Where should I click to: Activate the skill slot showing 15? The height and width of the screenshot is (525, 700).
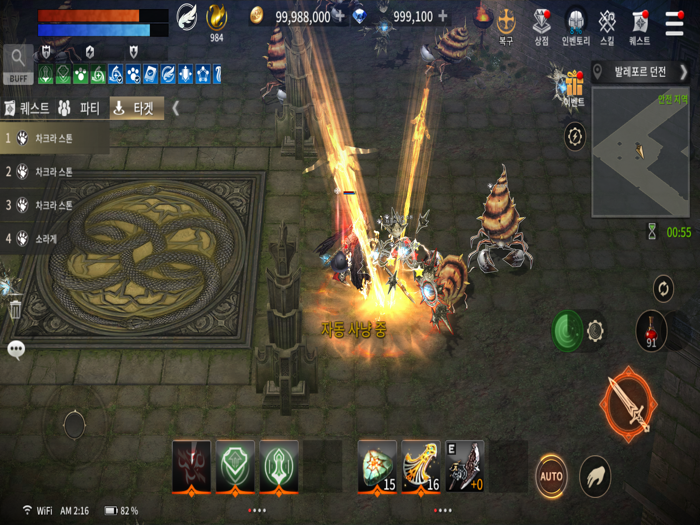(377, 465)
